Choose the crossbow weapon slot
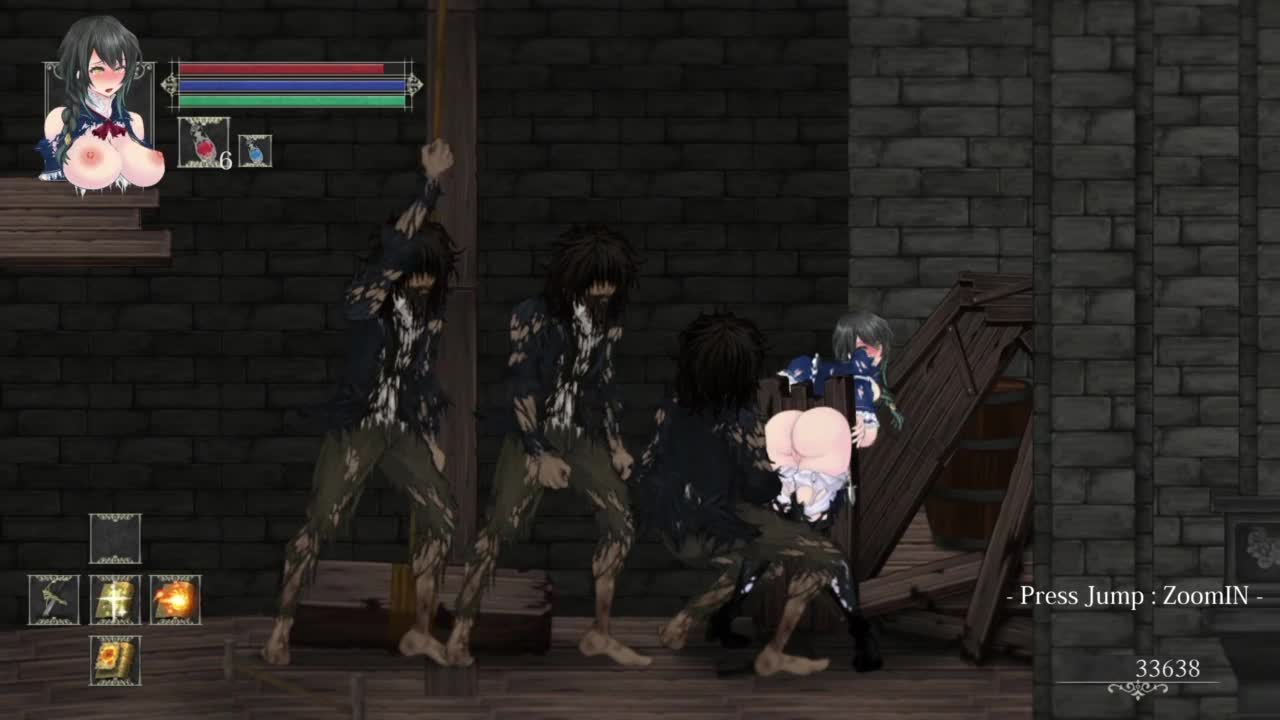1280x720 pixels. 54,600
